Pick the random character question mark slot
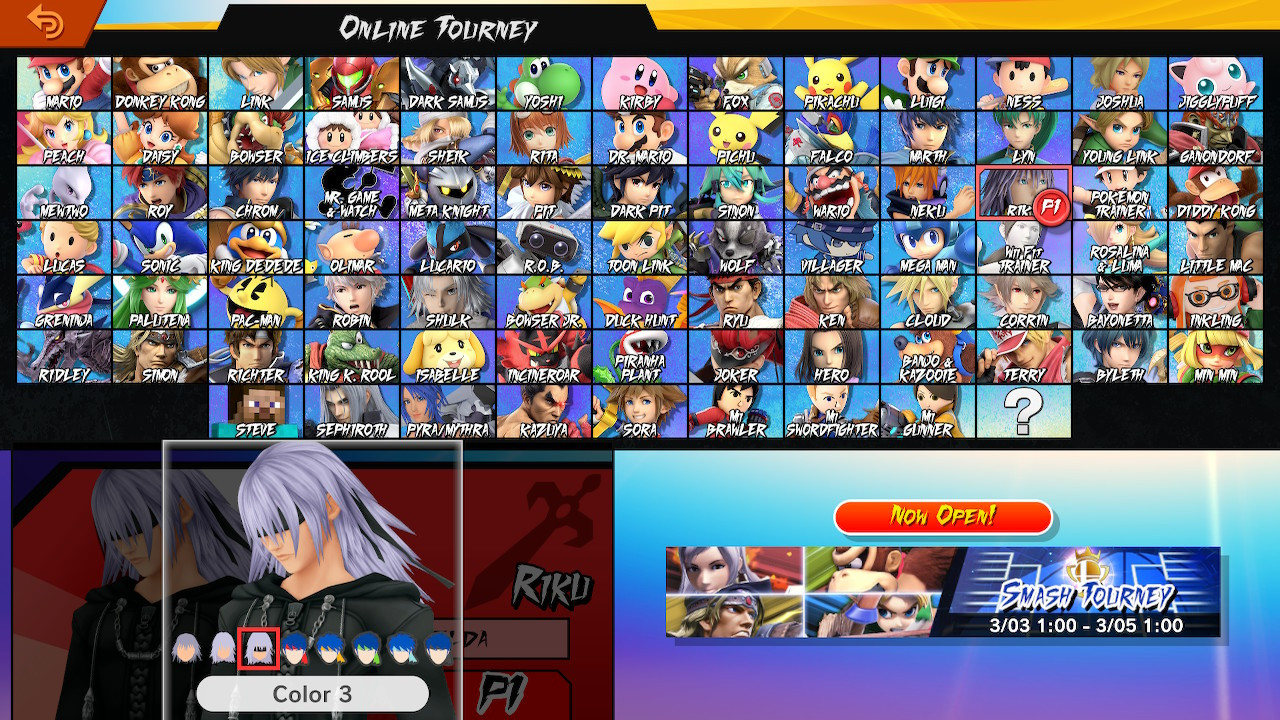The height and width of the screenshot is (720, 1280). click(1024, 413)
